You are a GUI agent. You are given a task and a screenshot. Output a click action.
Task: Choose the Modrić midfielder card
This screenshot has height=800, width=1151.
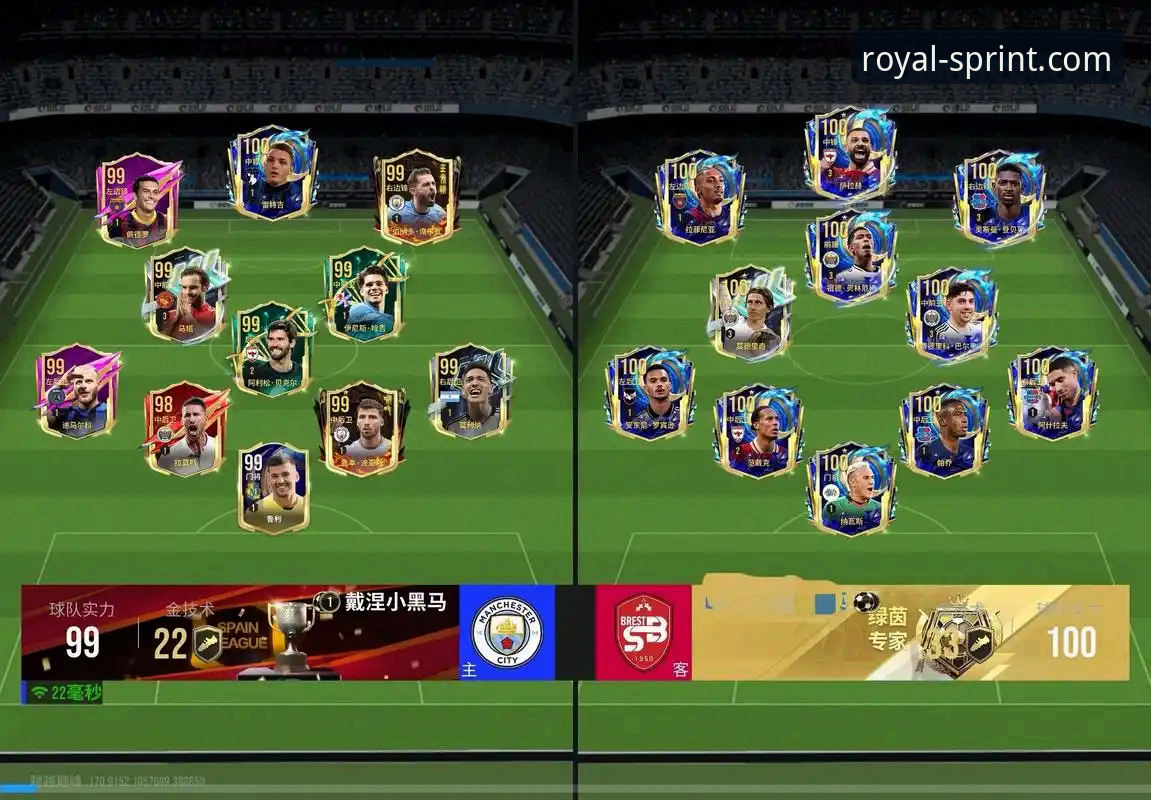pyautogui.click(x=752, y=312)
